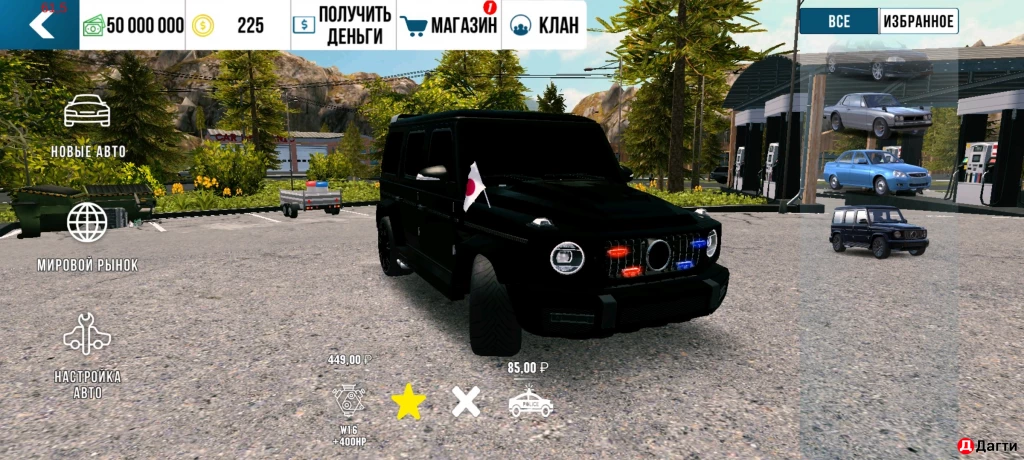Switch to the Избранное tab

(918, 21)
